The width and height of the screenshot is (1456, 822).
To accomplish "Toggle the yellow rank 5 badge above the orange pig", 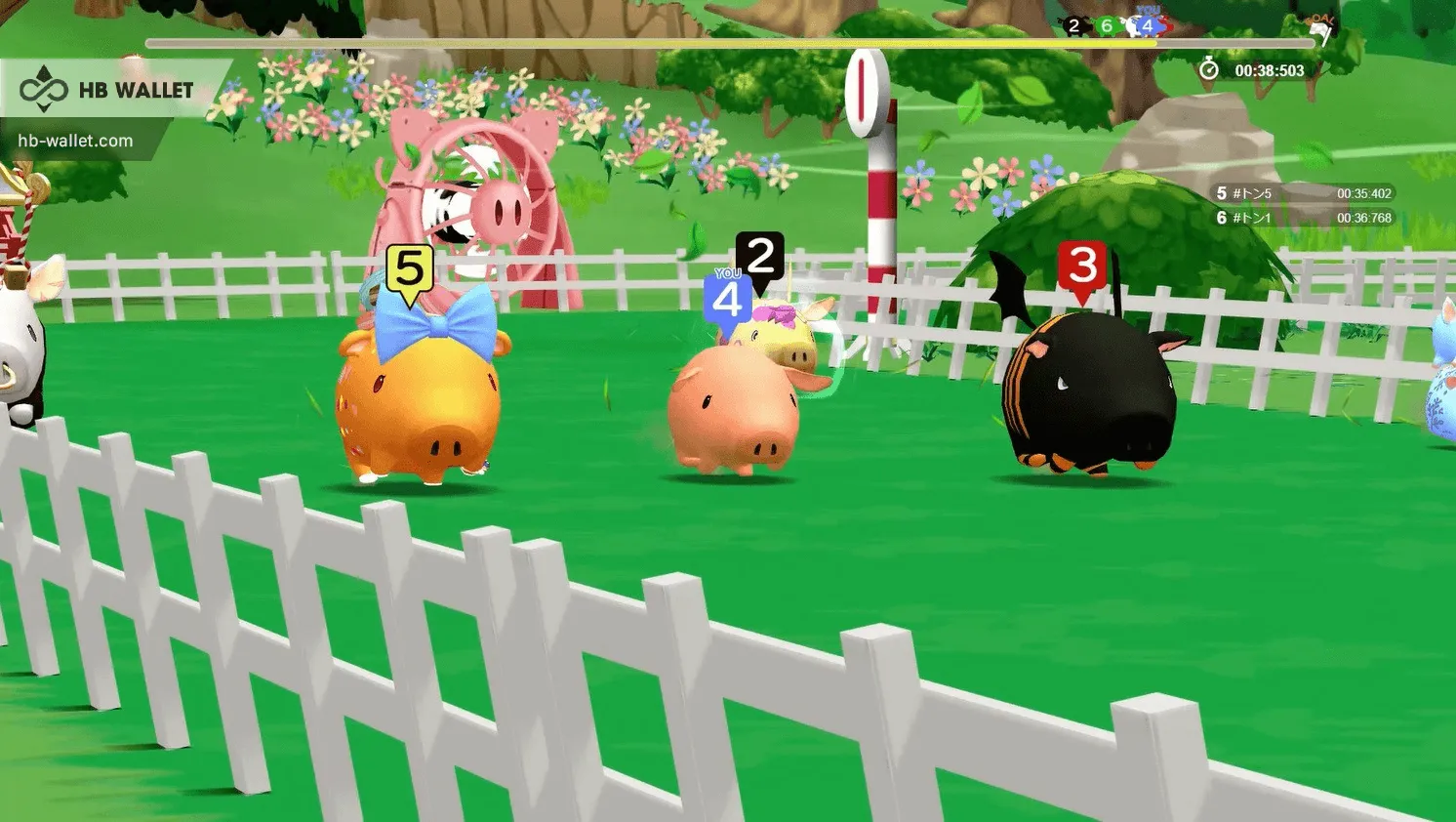I will 409,265.
